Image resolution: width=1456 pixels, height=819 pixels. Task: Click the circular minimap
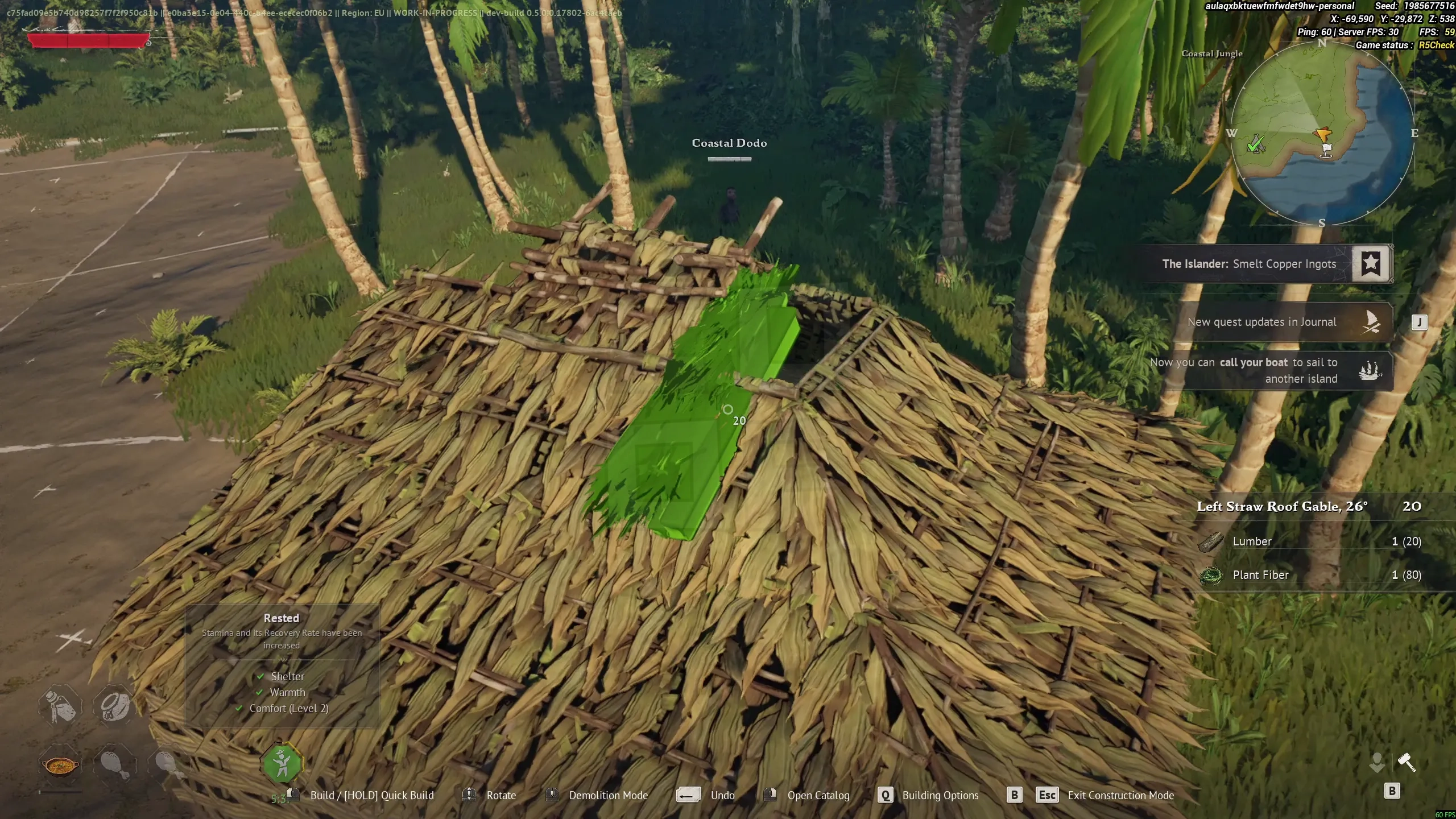click(x=1322, y=134)
